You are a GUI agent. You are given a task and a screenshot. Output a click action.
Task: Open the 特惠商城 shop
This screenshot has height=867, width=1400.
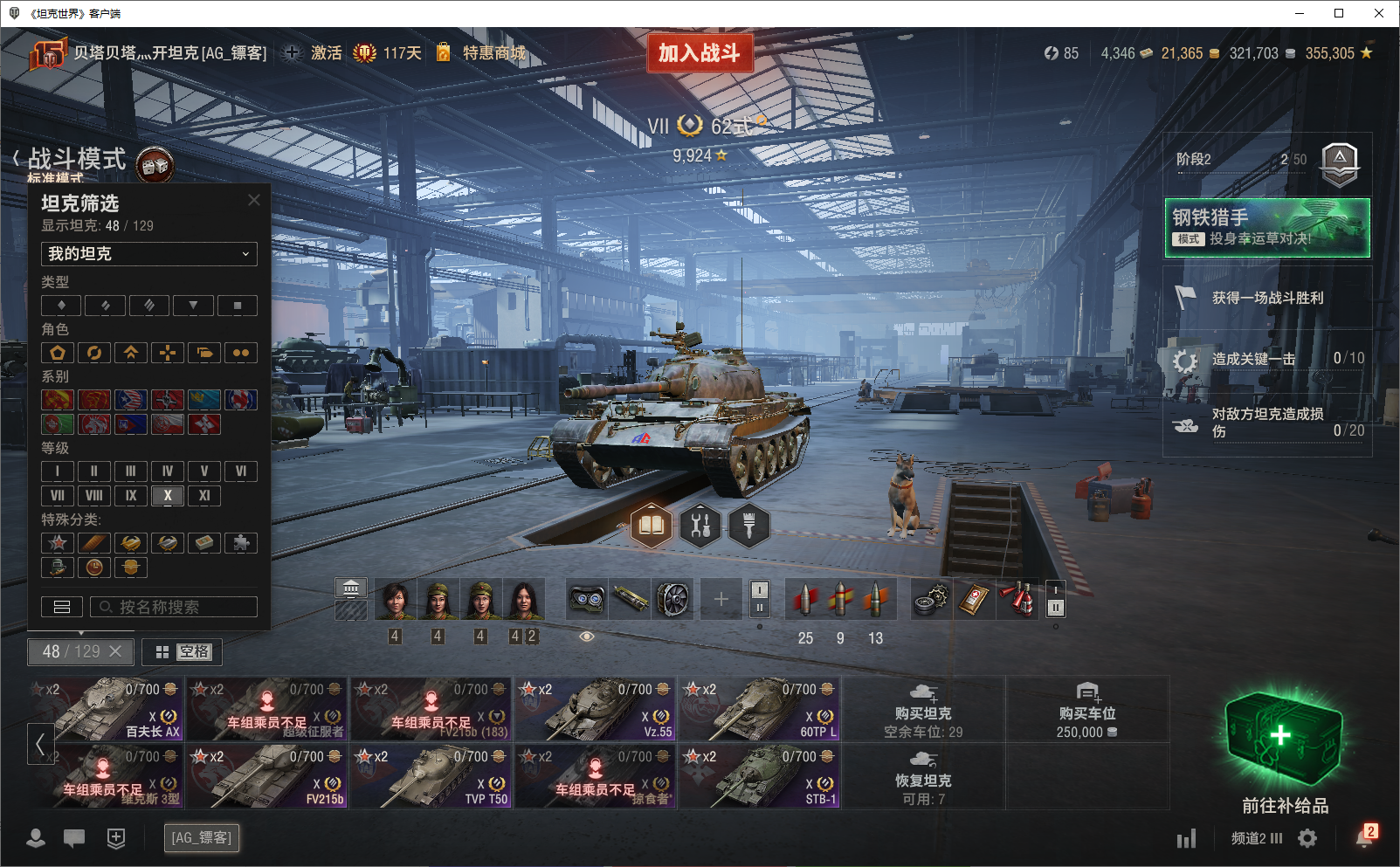(493, 53)
